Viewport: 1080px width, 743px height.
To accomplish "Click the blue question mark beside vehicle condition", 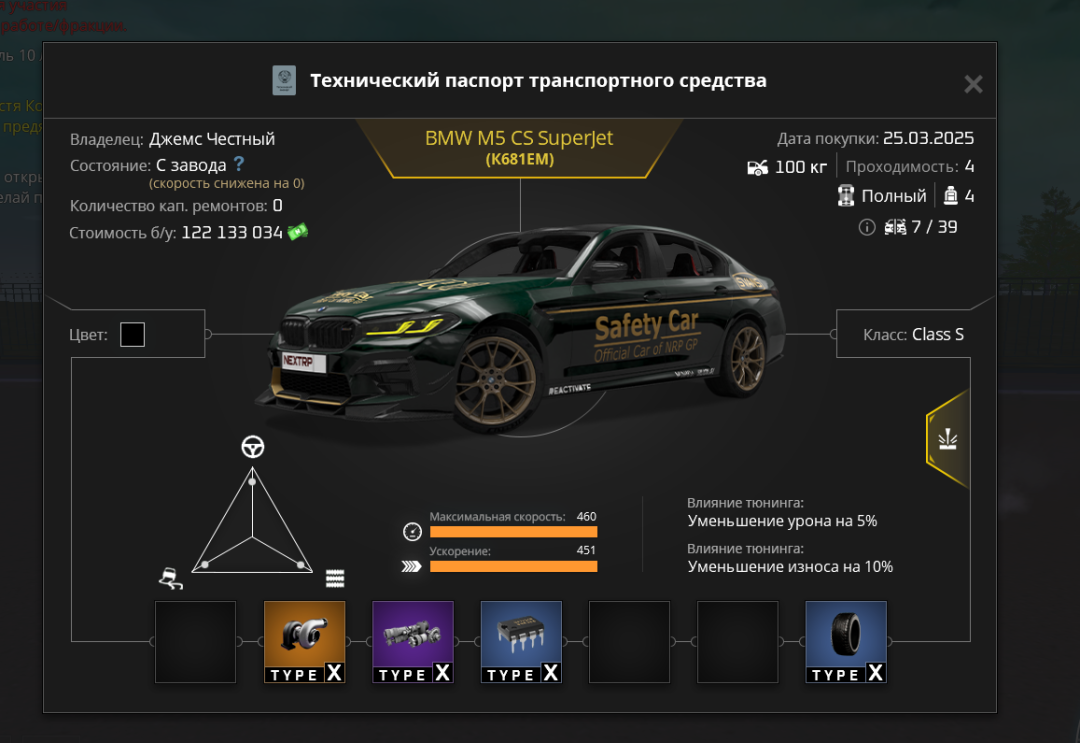I will [x=239, y=164].
